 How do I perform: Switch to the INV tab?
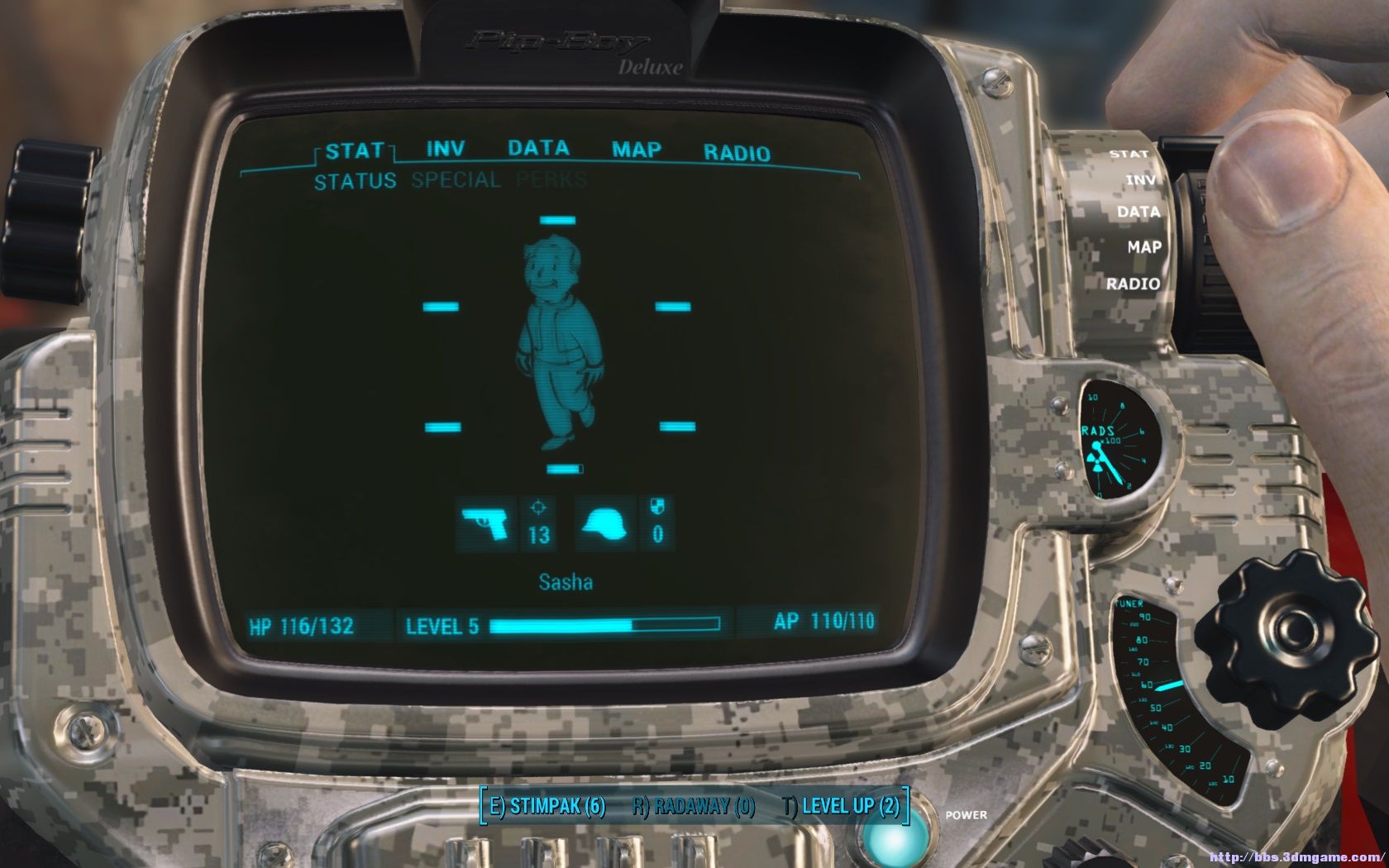[445, 150]
